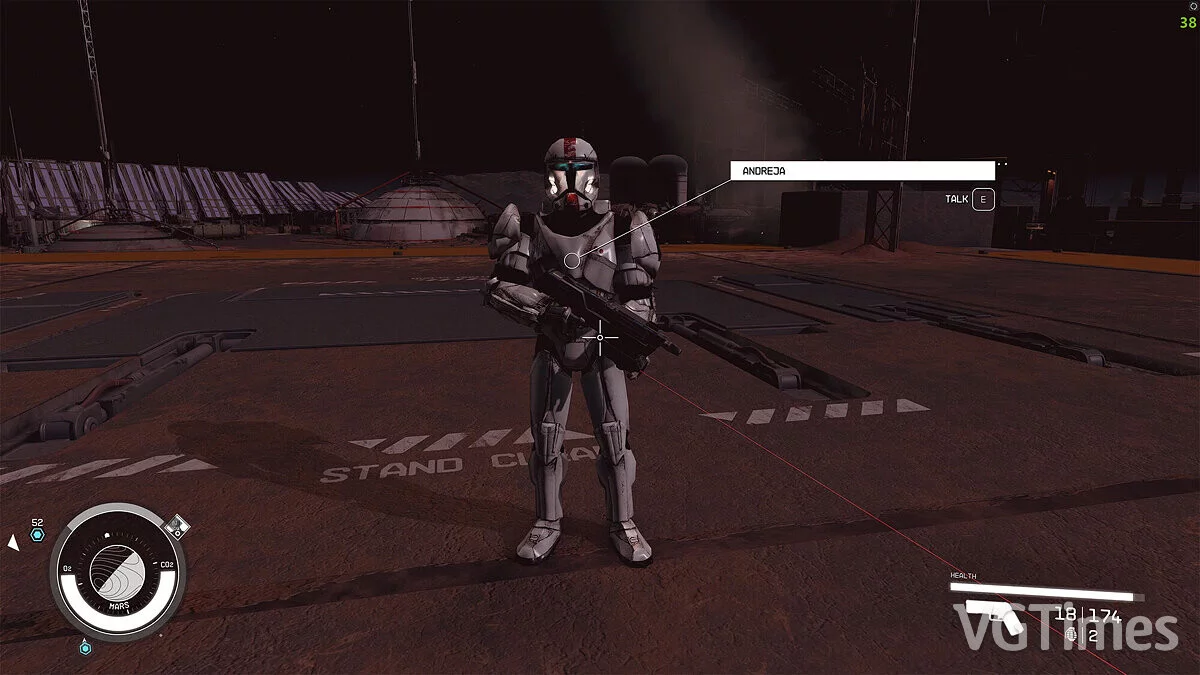Click the diamond badge on the watch rim
Viewport: 1200px width, 675px height.
[x=176, y=527]
